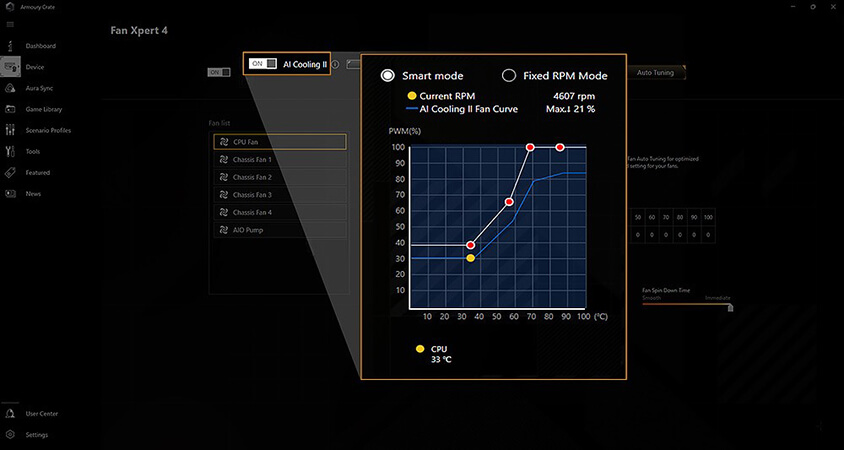This screenshot has width=844, height=450.
Task: Open User Center
Action: (x=41, y=413)
